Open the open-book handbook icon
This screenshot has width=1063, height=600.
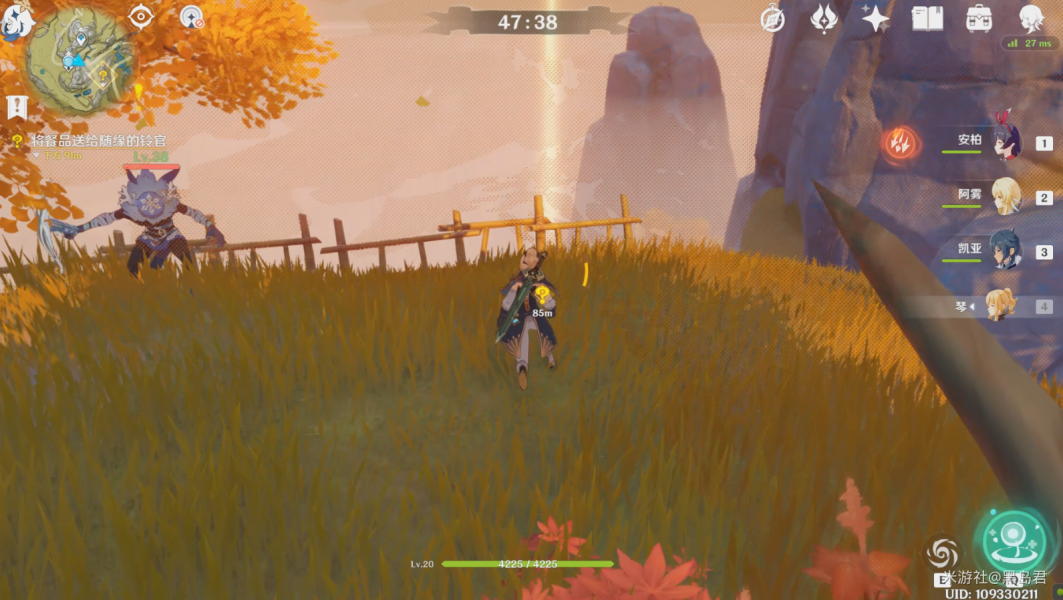(927, 18)
